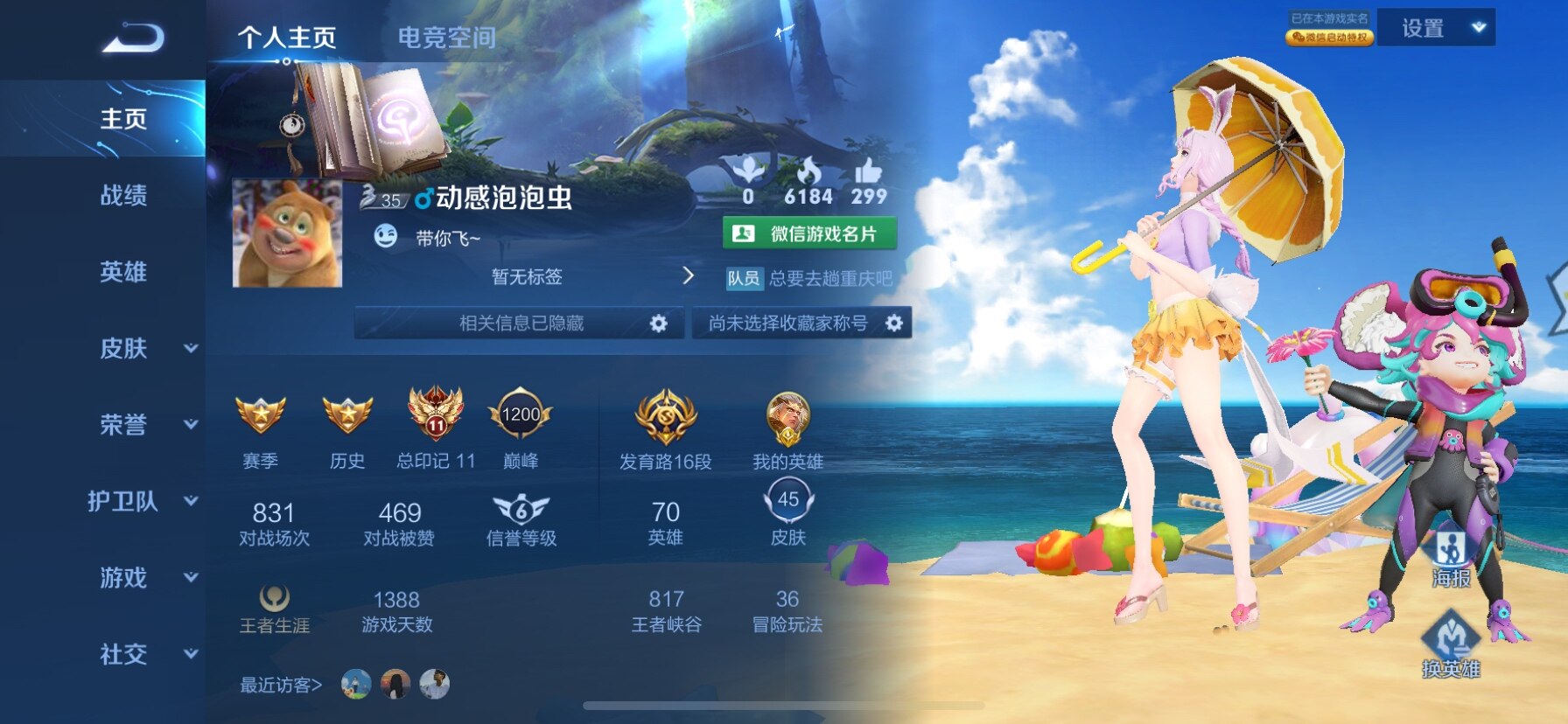This screenshot has width=1568, height=724.
Task: View the 巅峰 1200 peak badge
Action: pos(521,415)
